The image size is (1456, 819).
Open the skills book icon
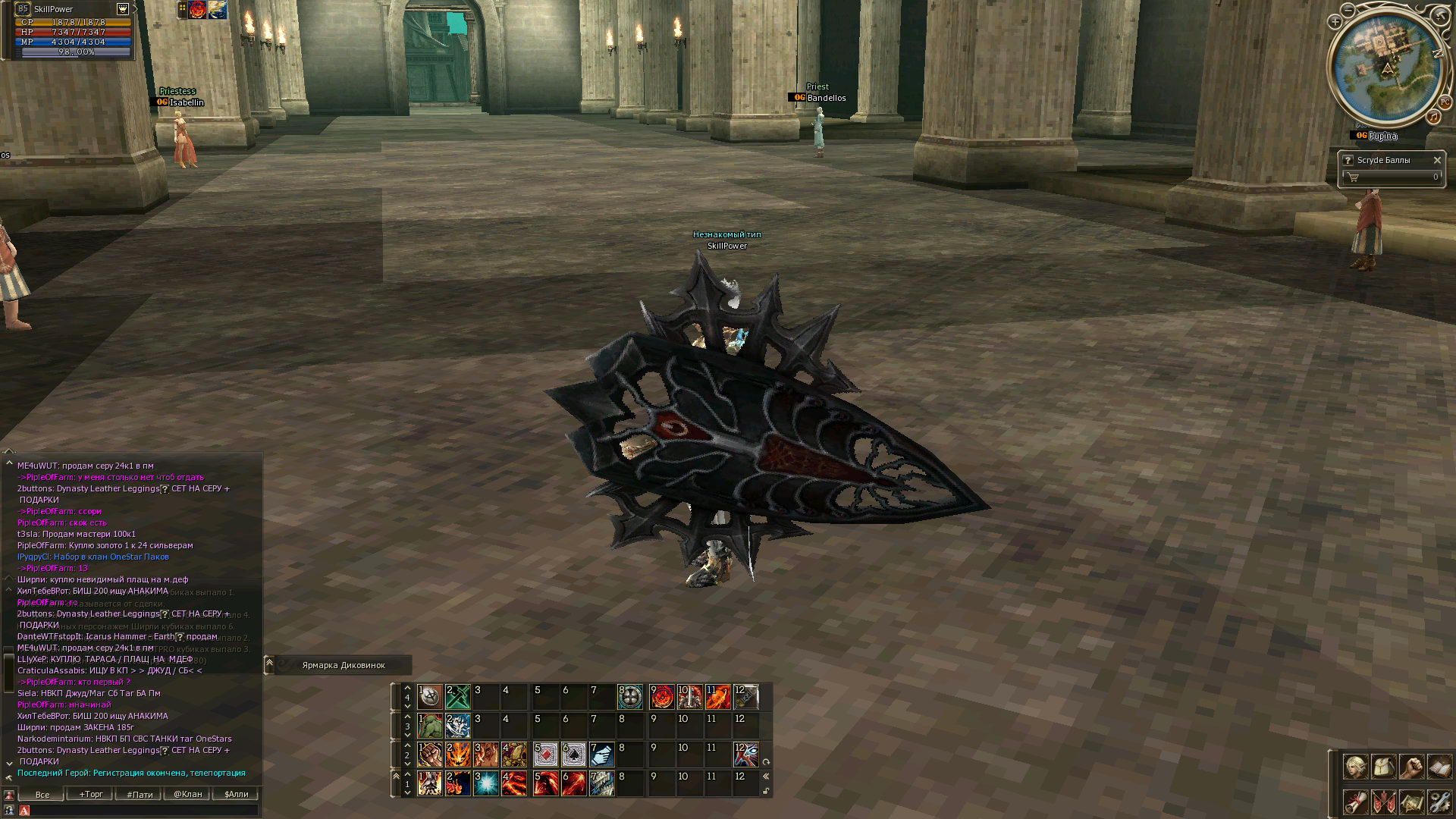click(x=1439, y=767)
